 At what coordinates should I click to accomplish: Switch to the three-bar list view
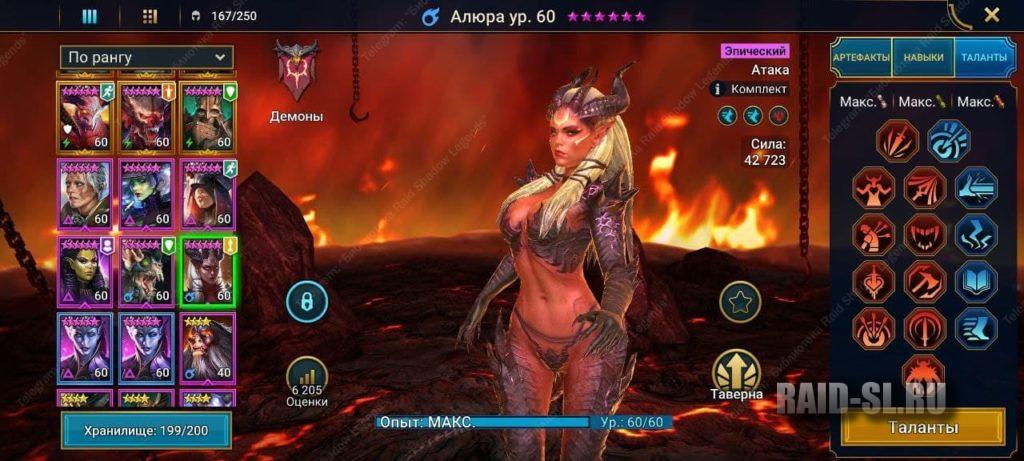pos(89,16)
